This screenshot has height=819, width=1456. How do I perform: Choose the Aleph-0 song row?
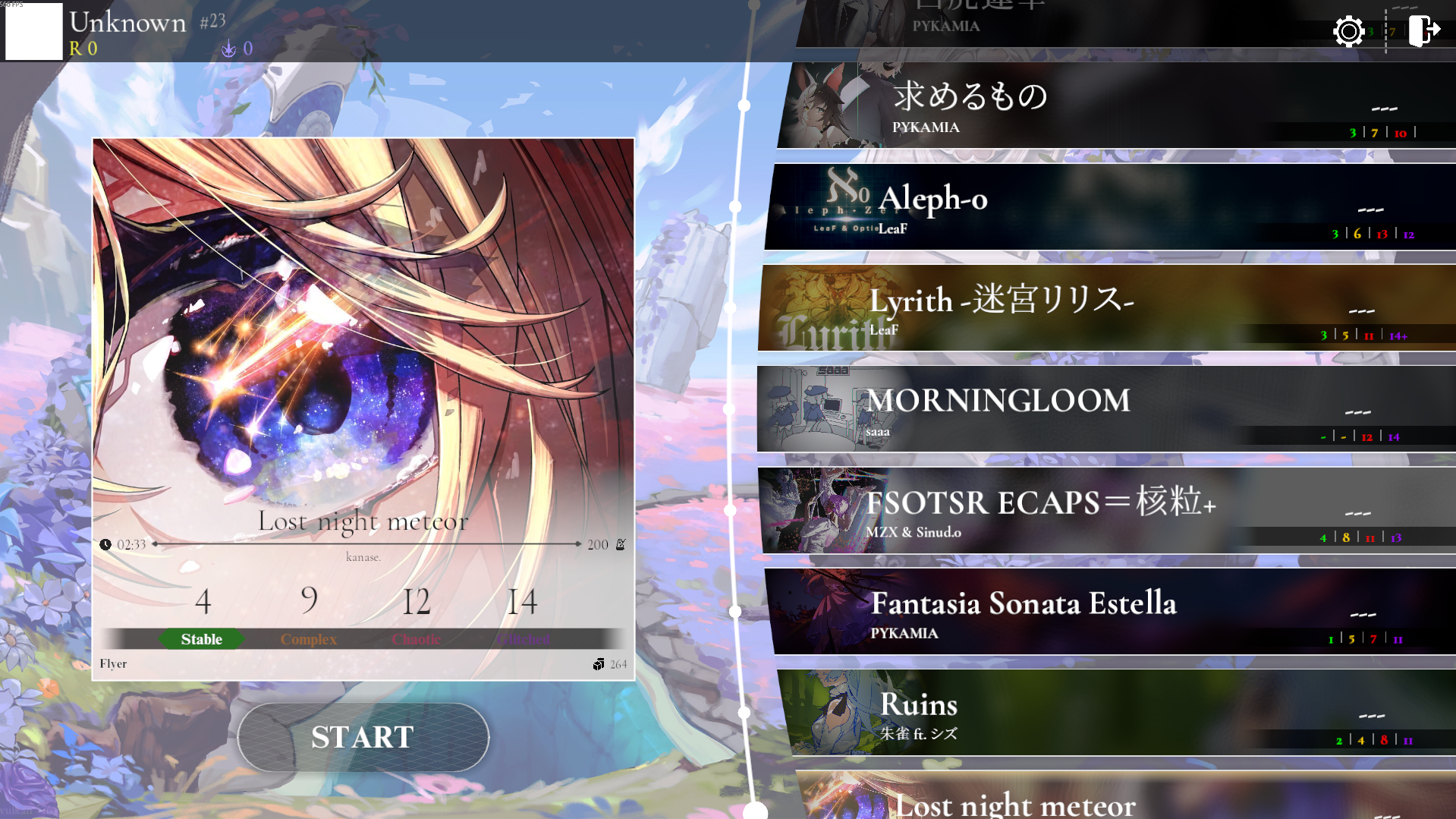click(x=1108, y=207)
